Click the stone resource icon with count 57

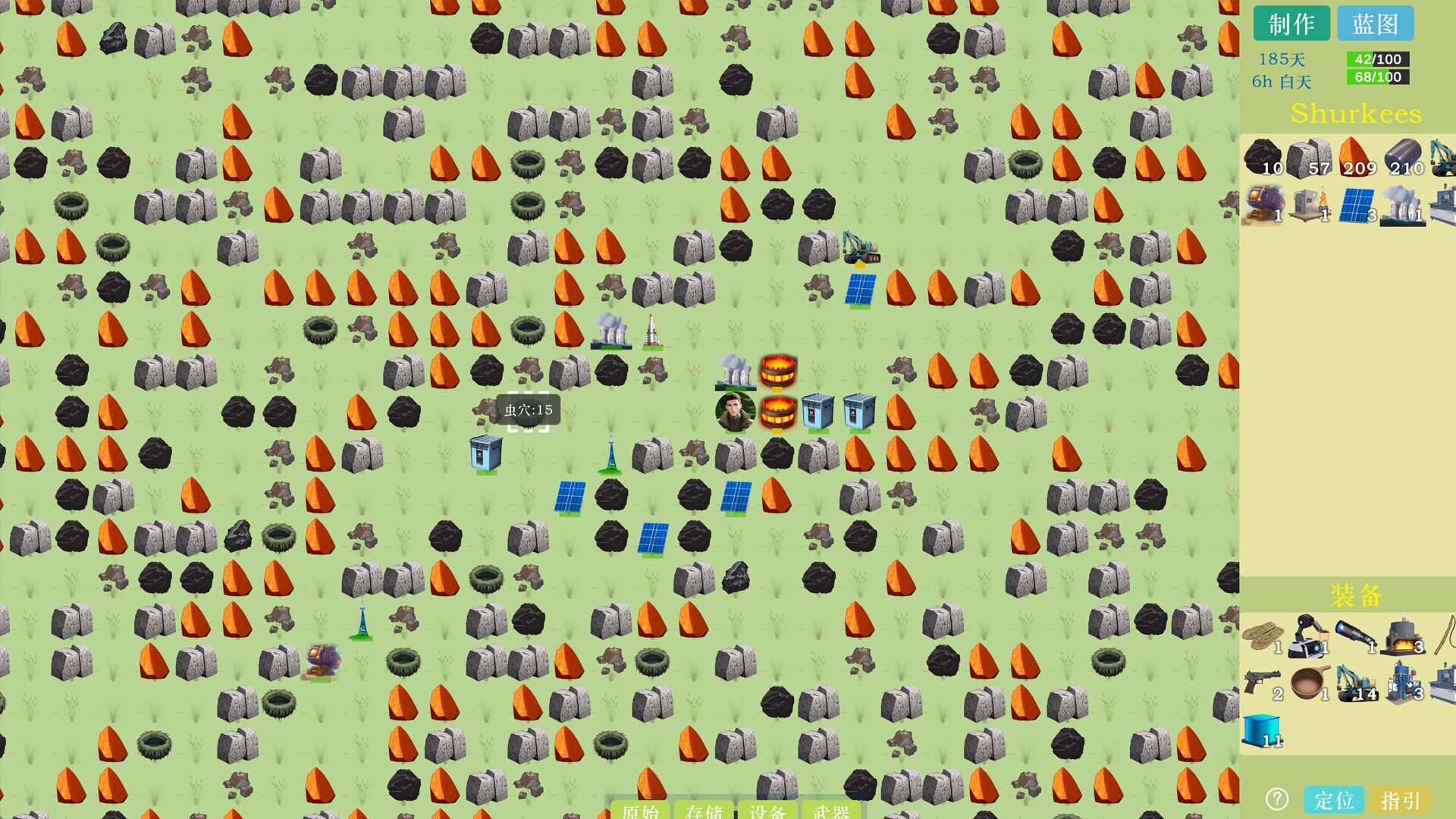[x=1310, y=157]
